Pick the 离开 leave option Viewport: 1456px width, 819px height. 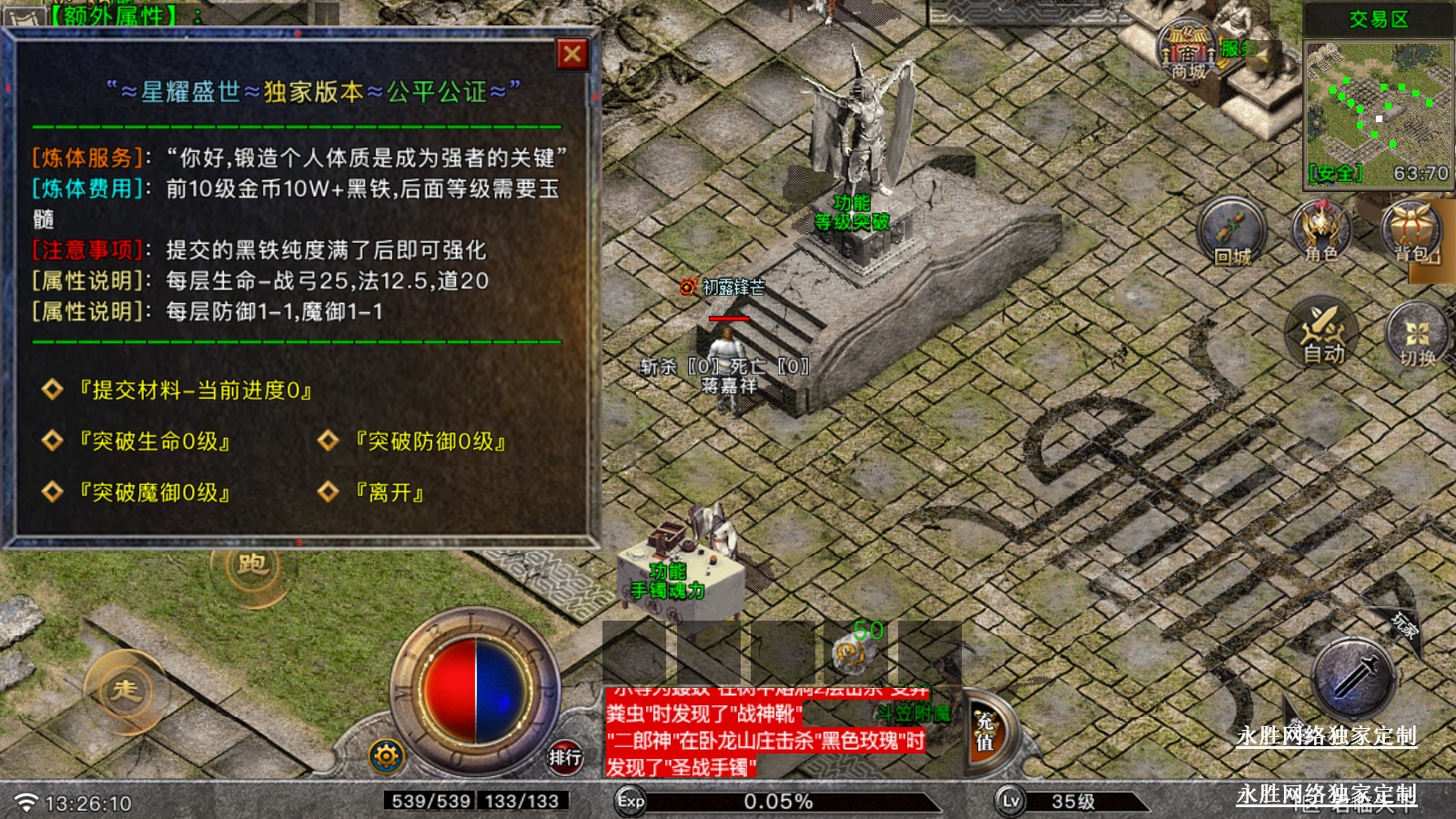(389, 492)
